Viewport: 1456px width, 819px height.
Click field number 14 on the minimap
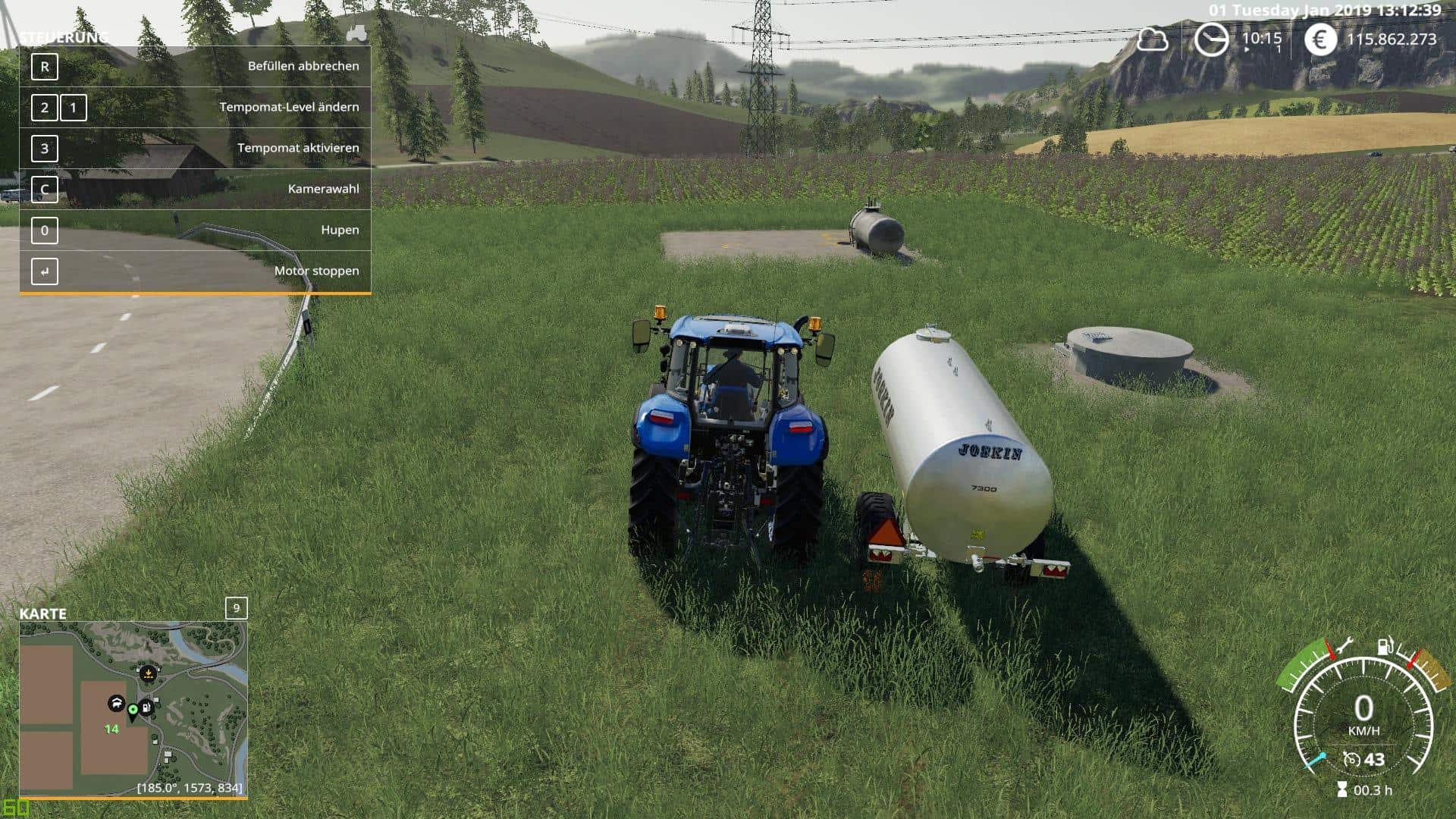coord(111,729)
